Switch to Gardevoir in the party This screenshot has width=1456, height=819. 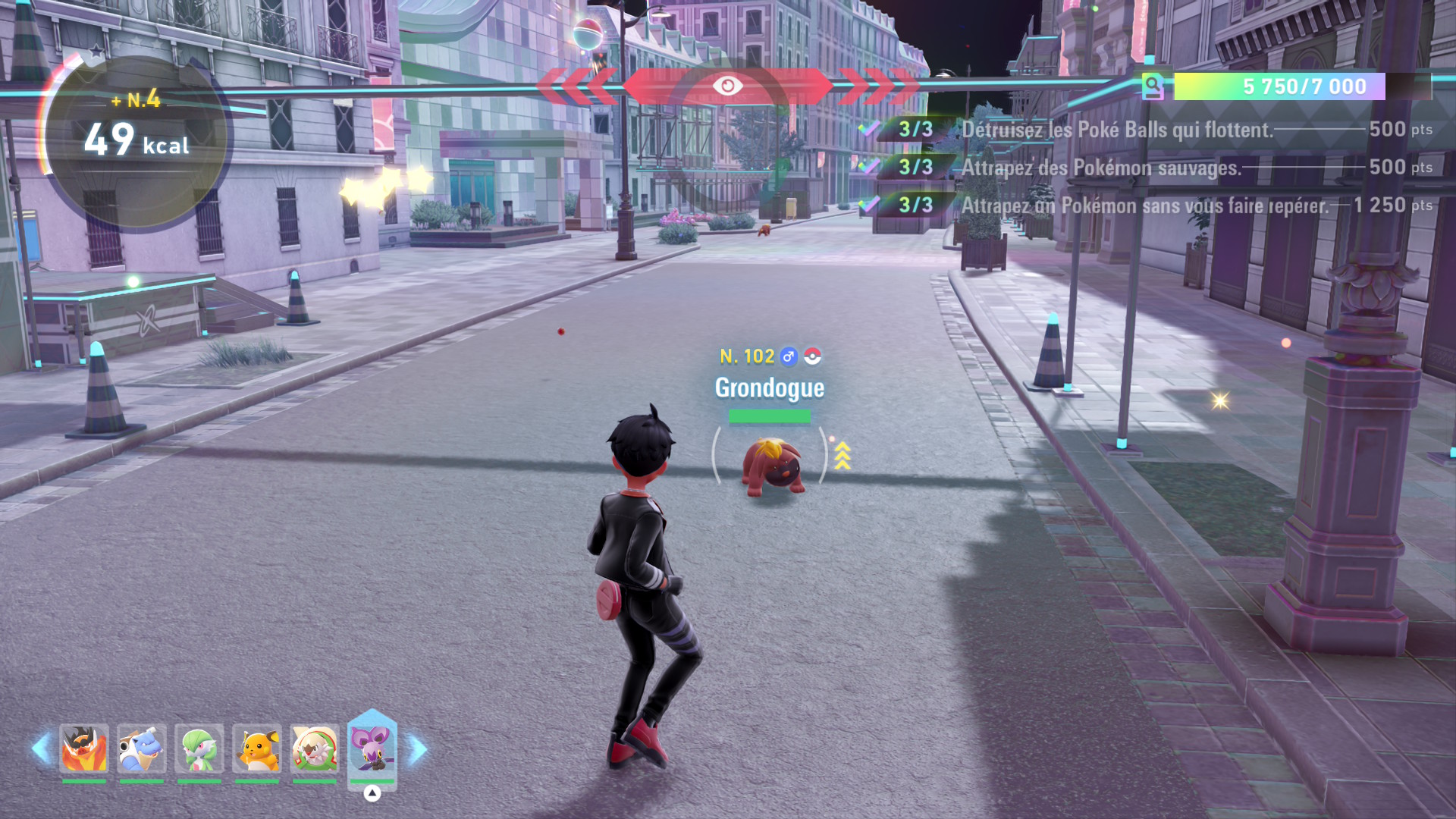click(199, 749)
